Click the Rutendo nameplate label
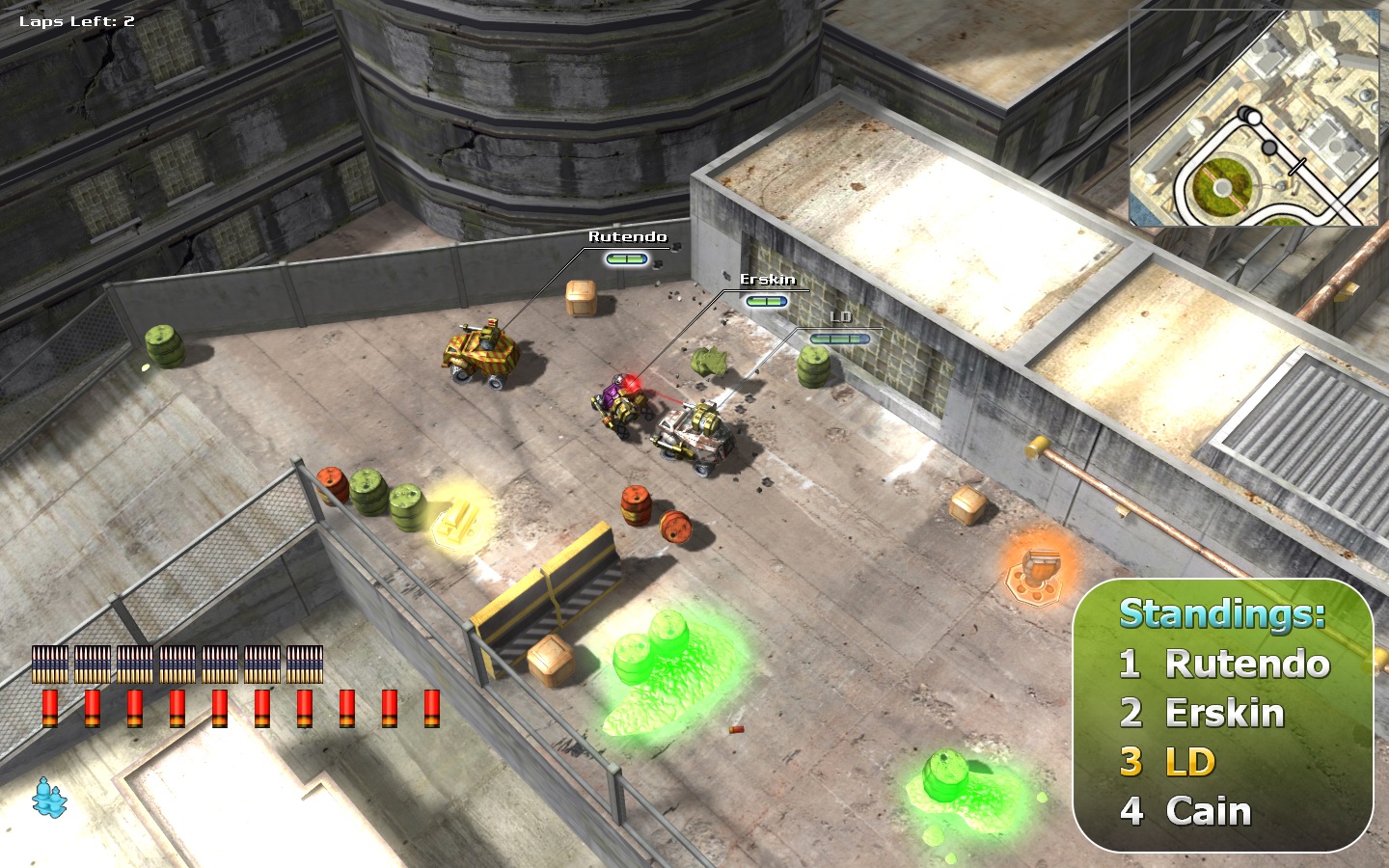 click(x=627, y=234)
